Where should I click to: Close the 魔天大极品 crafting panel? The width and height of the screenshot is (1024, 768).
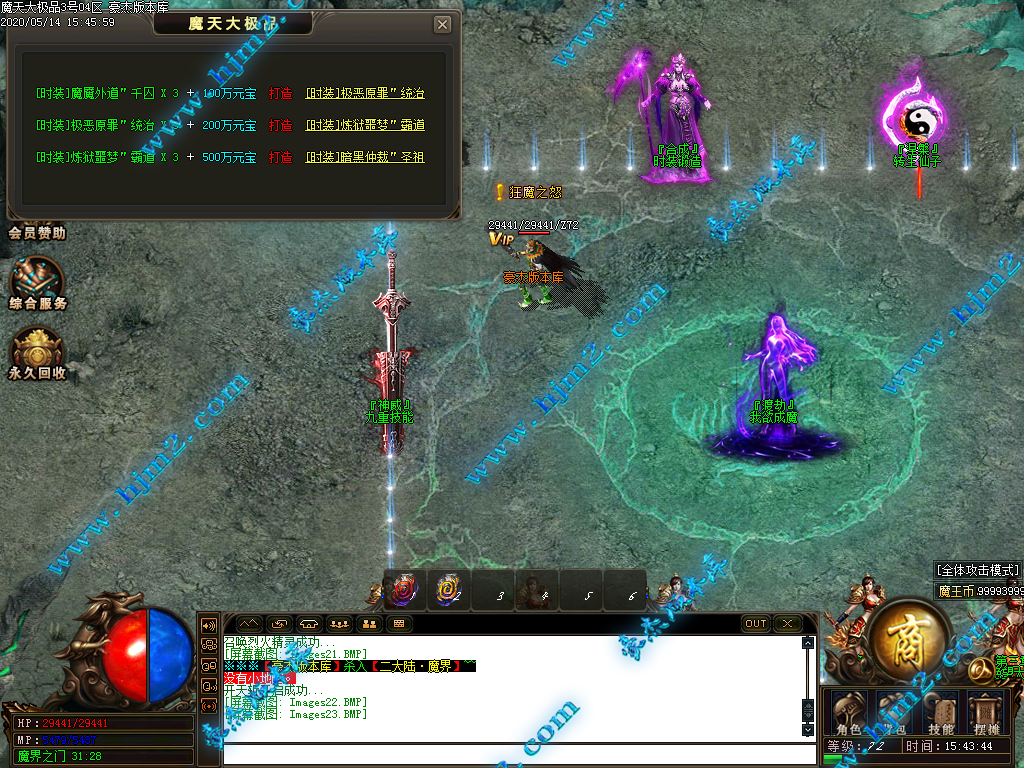tap(442, 25)
